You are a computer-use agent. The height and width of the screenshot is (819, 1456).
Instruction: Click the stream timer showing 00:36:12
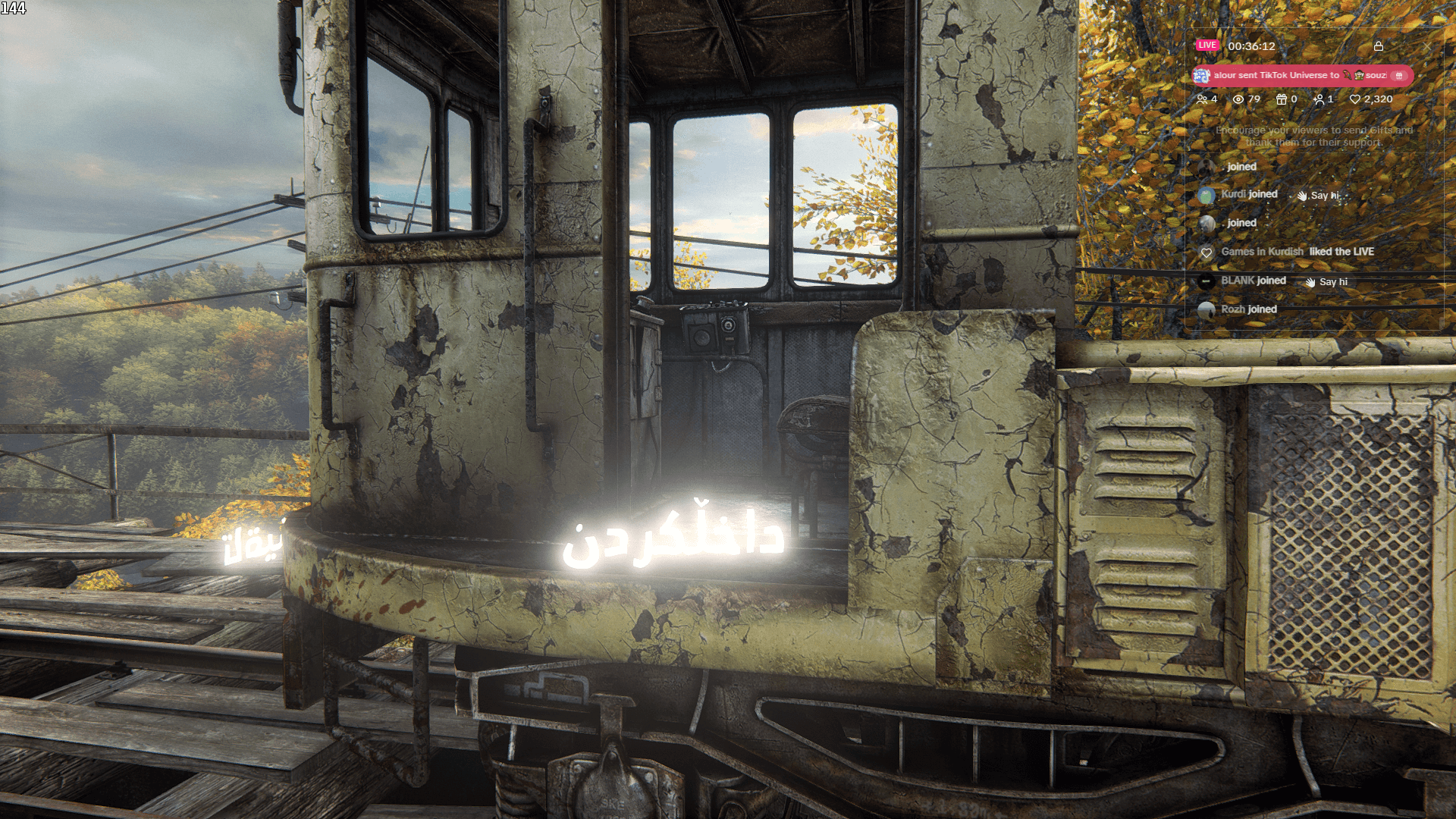point(1251,45)
